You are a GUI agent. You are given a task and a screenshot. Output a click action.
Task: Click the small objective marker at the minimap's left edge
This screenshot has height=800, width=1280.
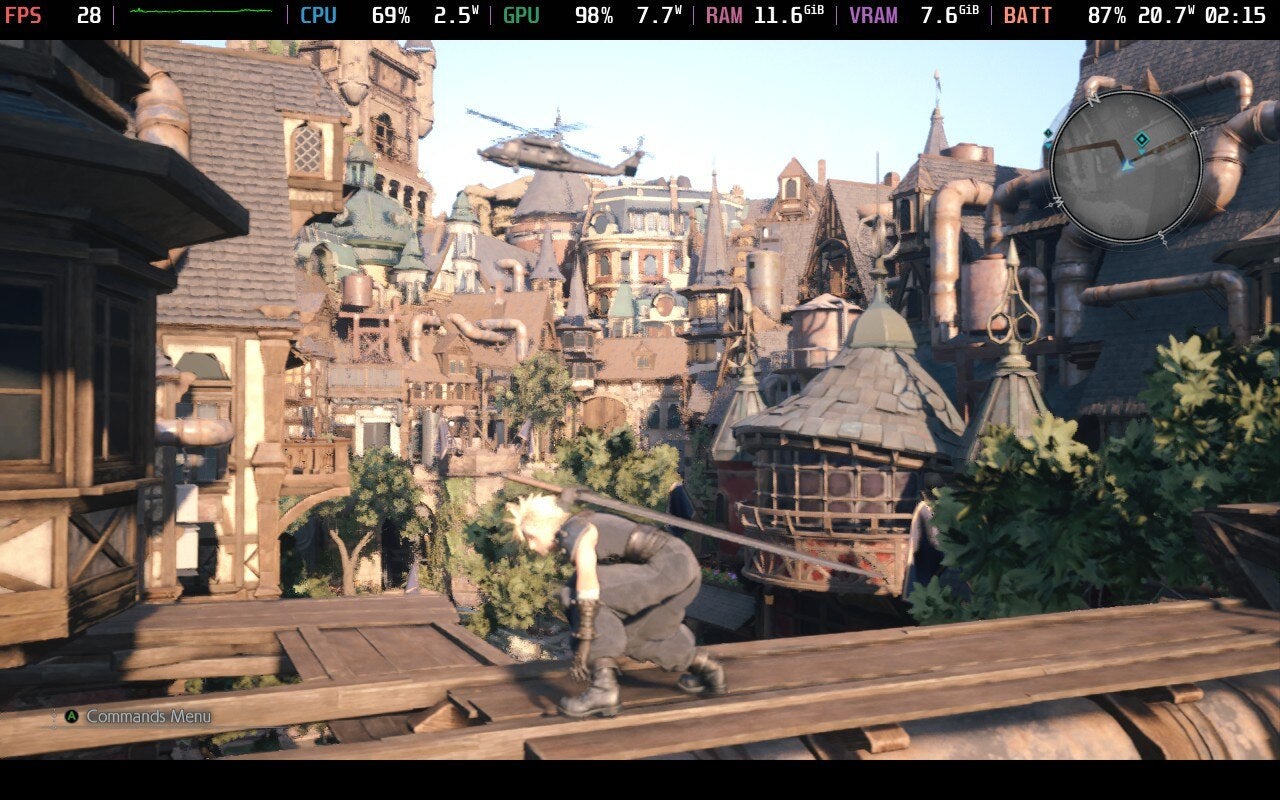[1047, 133]
